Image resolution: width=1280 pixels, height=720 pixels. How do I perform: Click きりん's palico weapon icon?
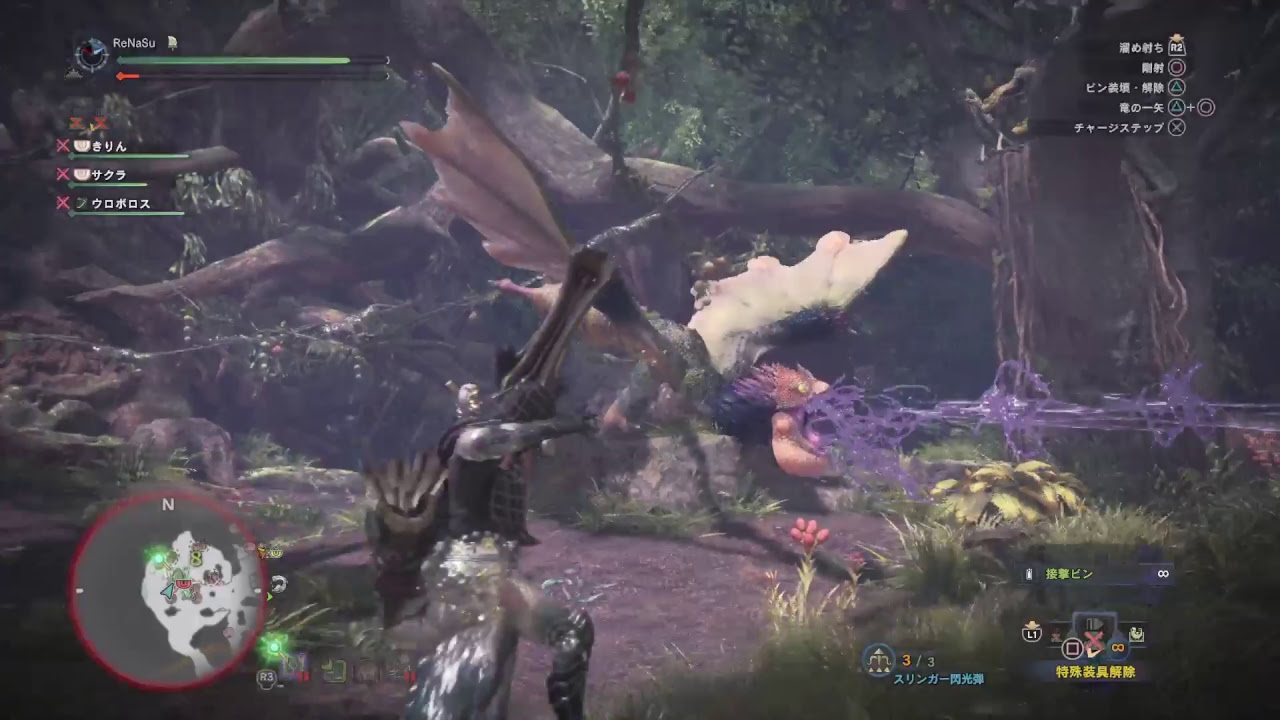pos(84,144)
